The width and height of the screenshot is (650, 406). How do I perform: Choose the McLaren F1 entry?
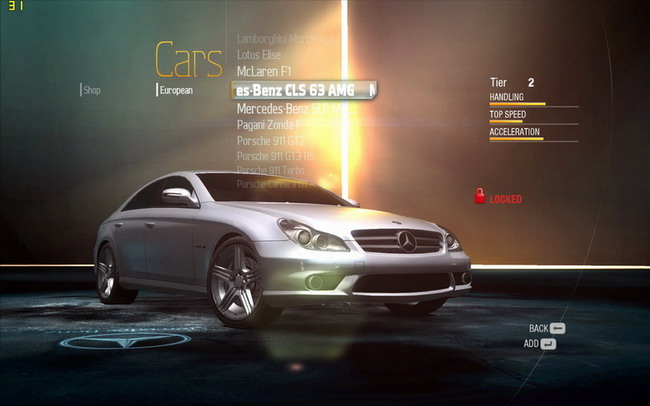point(264,72)
